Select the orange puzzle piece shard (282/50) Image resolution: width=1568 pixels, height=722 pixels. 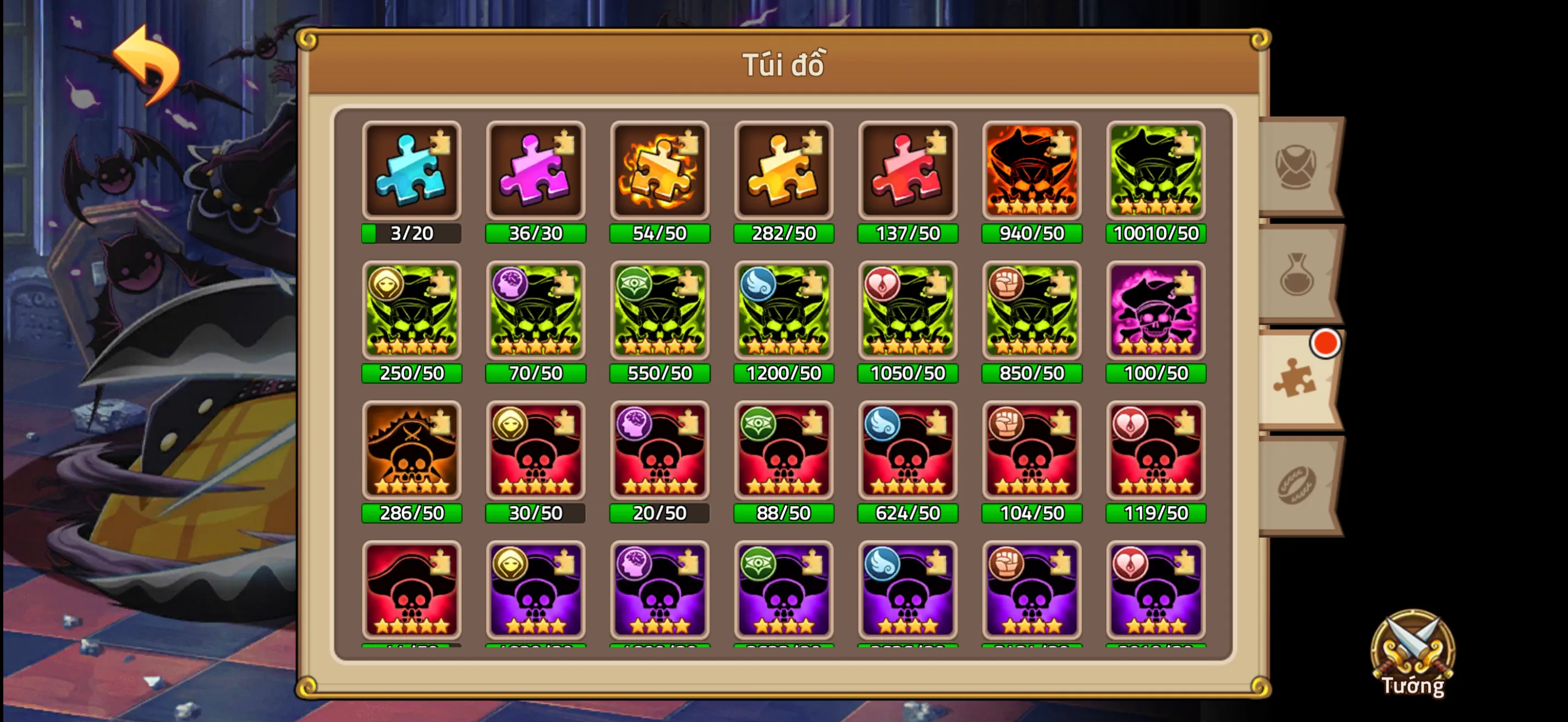point(783,172)
